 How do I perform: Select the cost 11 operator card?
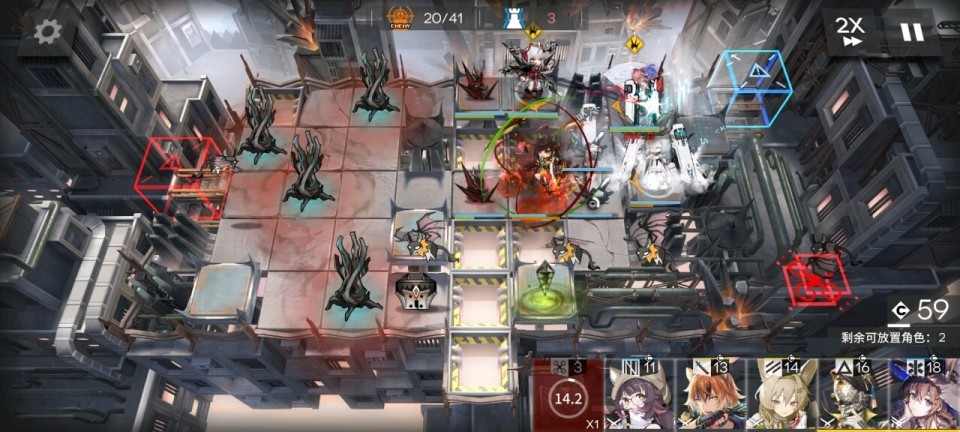tap(640, 396)
